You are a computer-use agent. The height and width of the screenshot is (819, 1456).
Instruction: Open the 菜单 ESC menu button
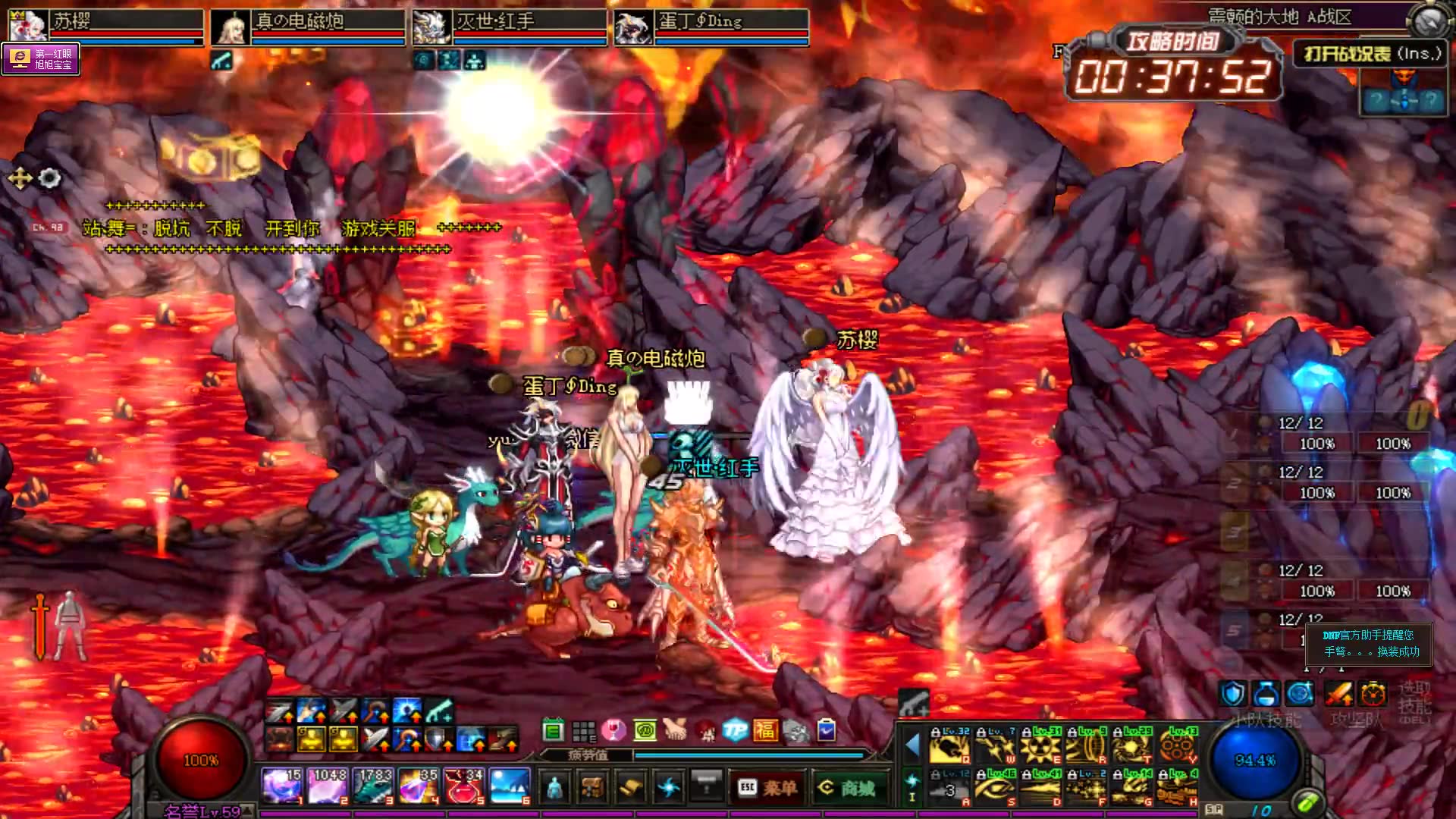pos(767,788)
